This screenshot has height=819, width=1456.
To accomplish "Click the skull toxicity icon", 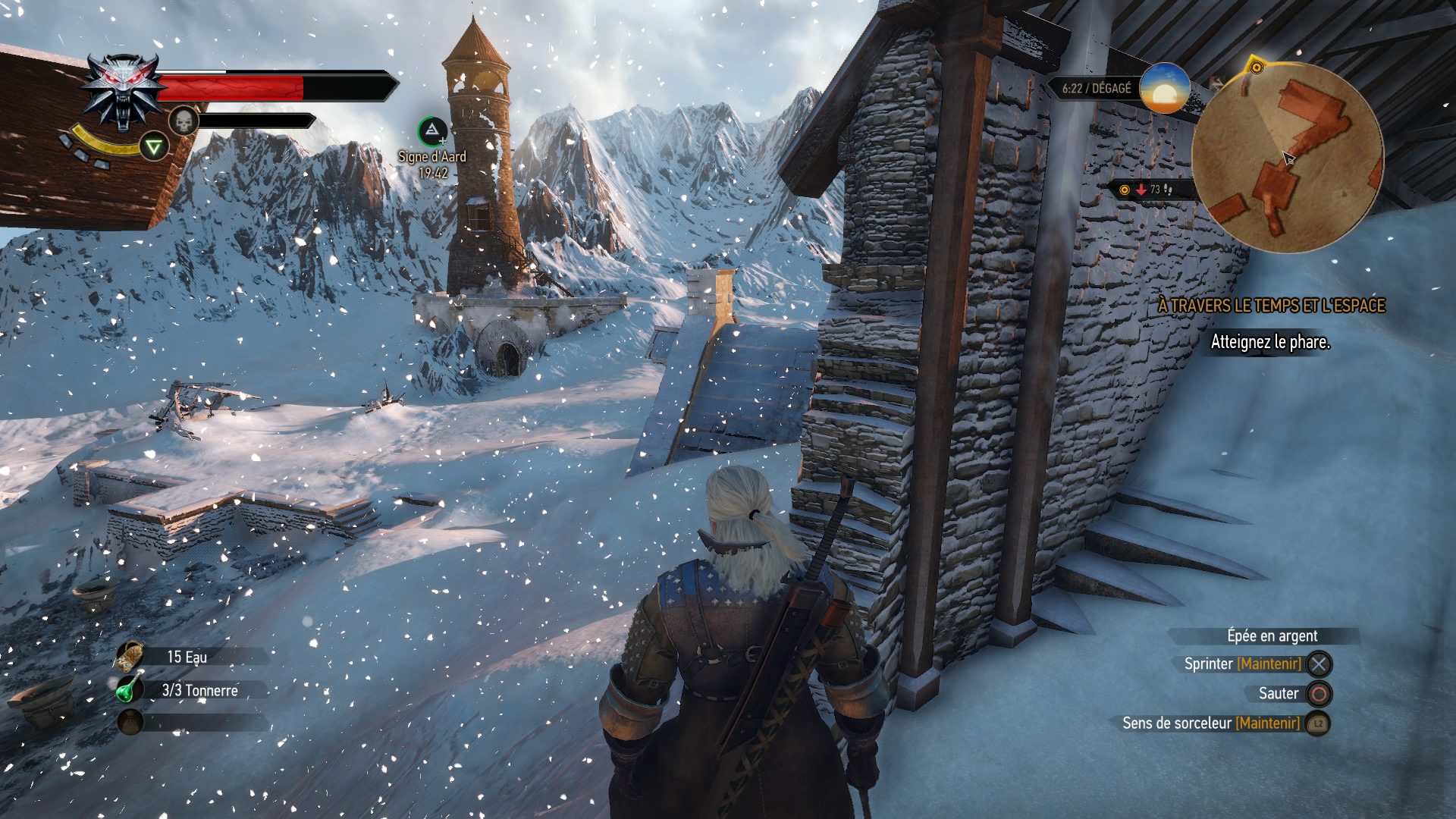I will 183,121.
